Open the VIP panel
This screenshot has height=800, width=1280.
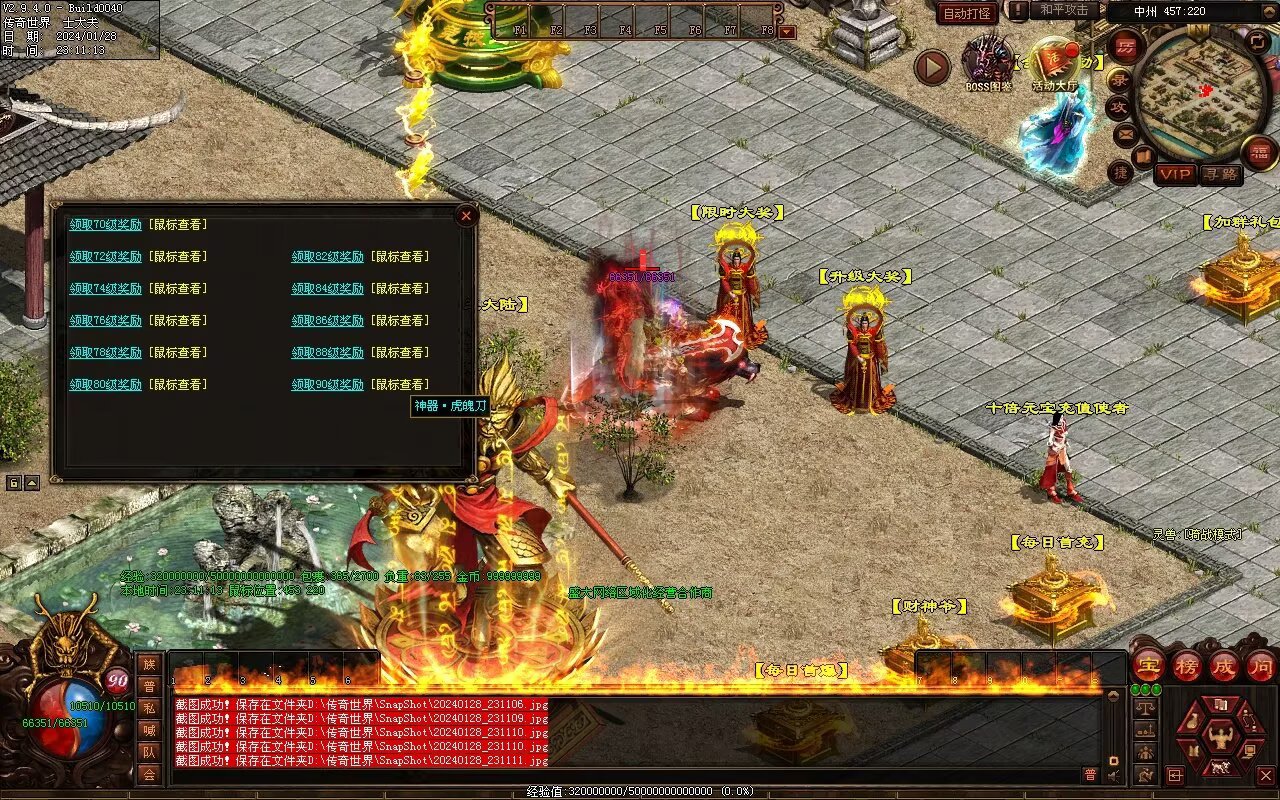pos(1176,175)
